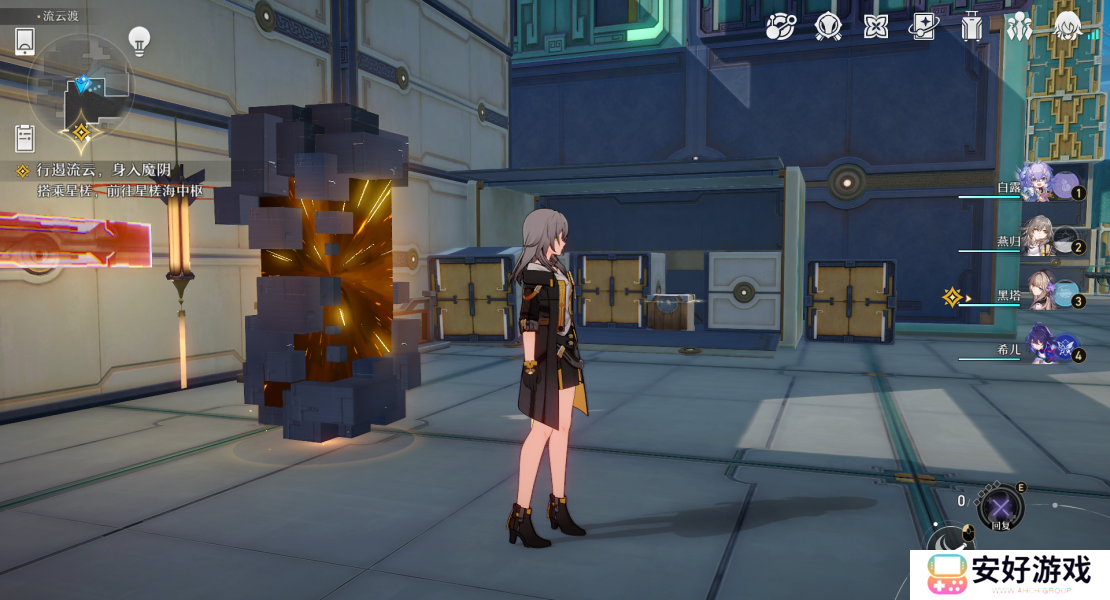This screenshot has width=1110, height=600.
Task: Open the four-petal flower icon
Action: [875, 27]
